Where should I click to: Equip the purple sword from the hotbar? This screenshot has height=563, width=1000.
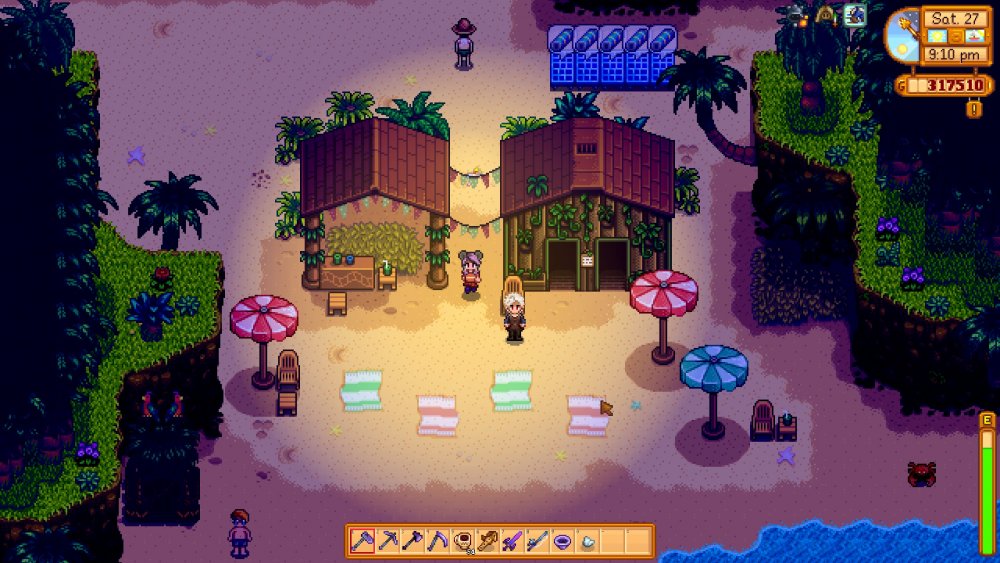(x=512, y=541)
